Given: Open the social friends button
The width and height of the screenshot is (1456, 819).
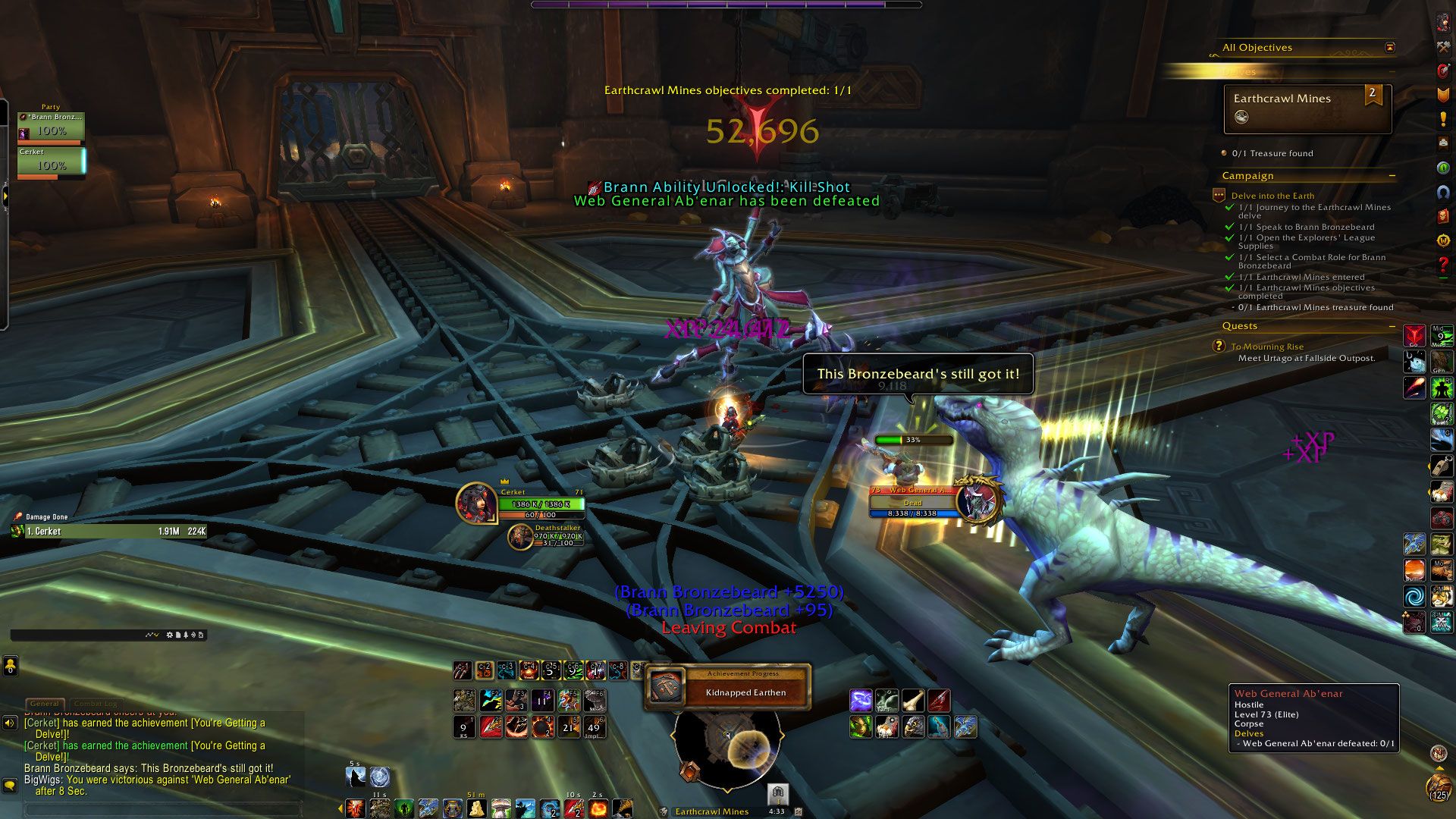Looking at the screenshot, I should [x=10, y=666].
